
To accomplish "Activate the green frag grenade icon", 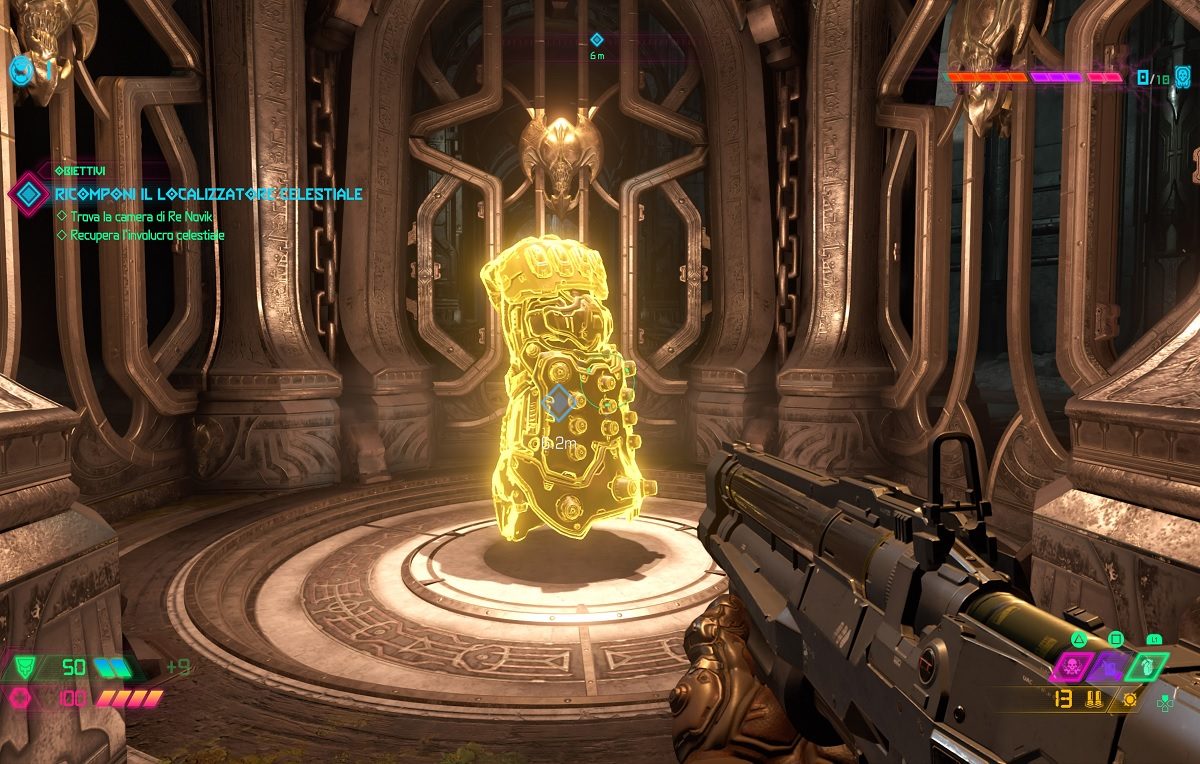I will 1146,667.
